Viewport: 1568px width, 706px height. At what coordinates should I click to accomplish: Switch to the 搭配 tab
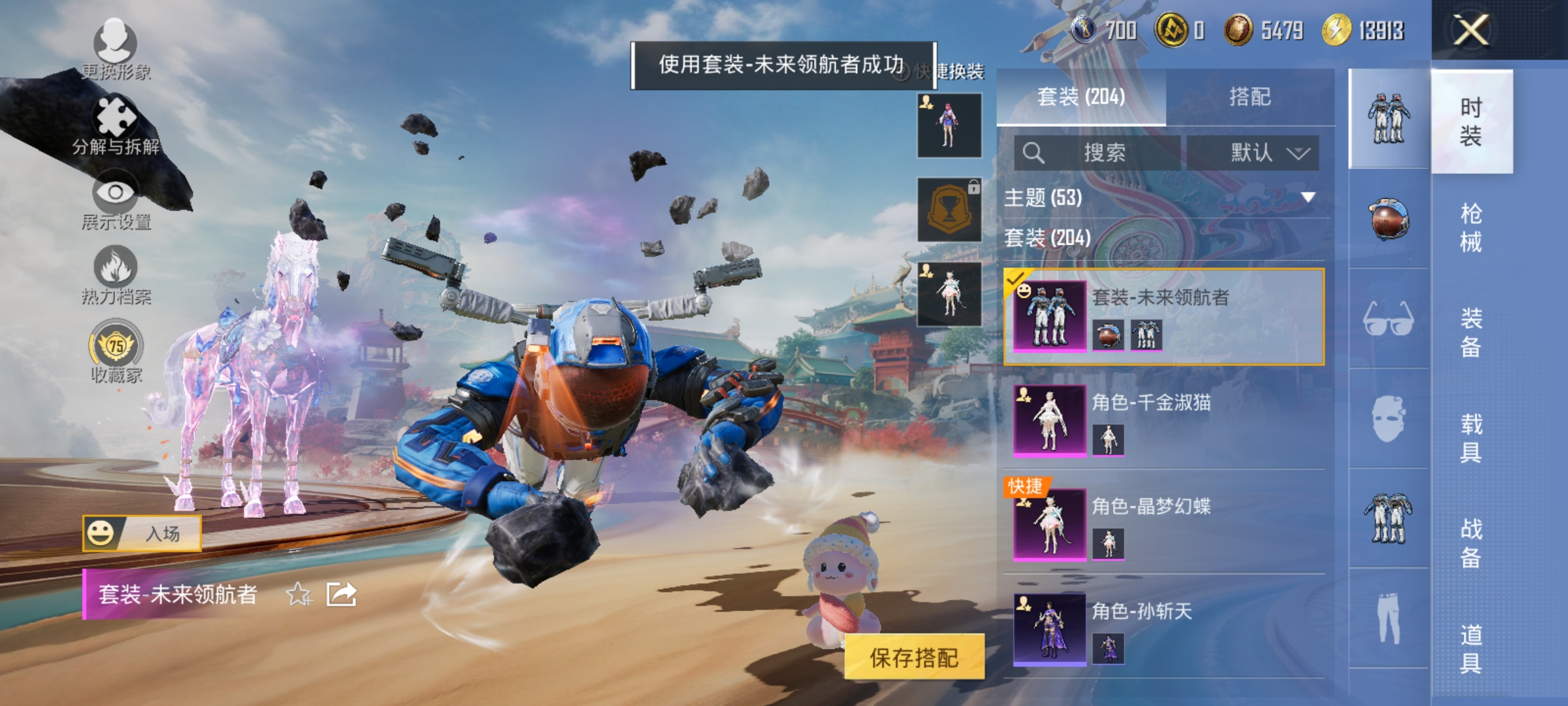(1249, 98)
